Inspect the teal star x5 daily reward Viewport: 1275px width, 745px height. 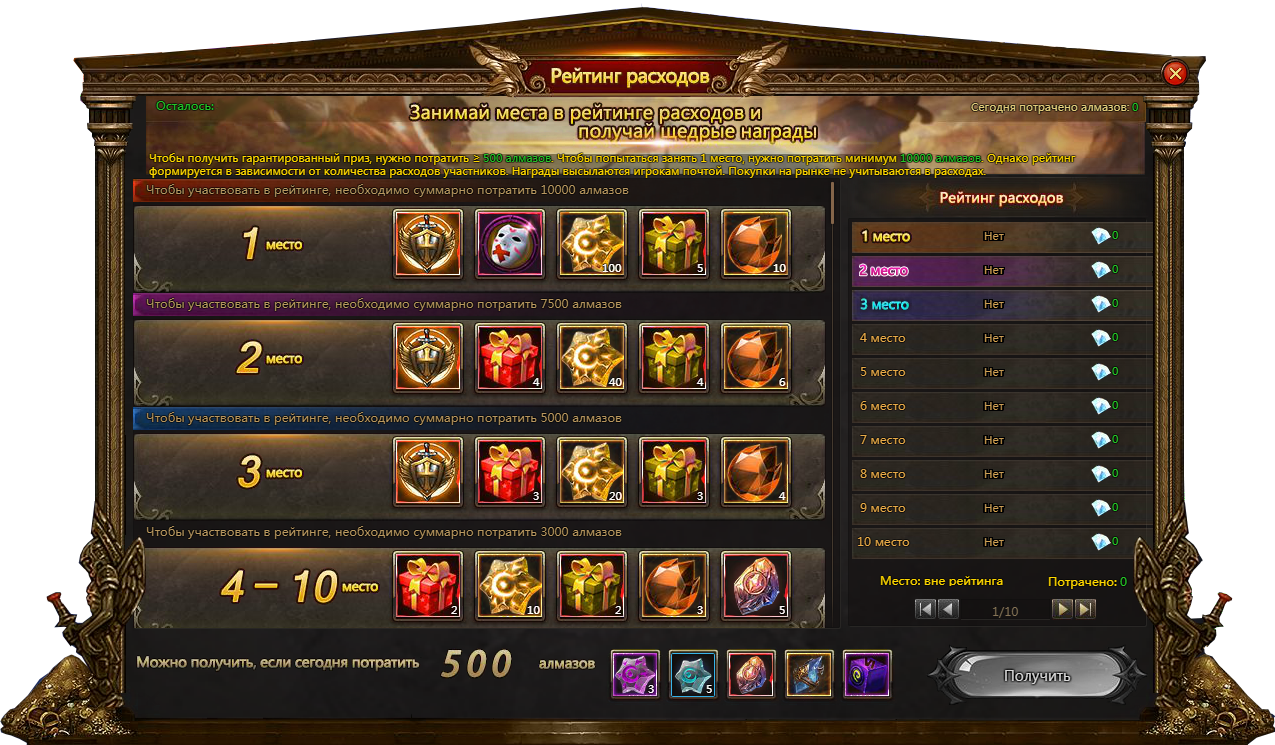tap(693, 674)
